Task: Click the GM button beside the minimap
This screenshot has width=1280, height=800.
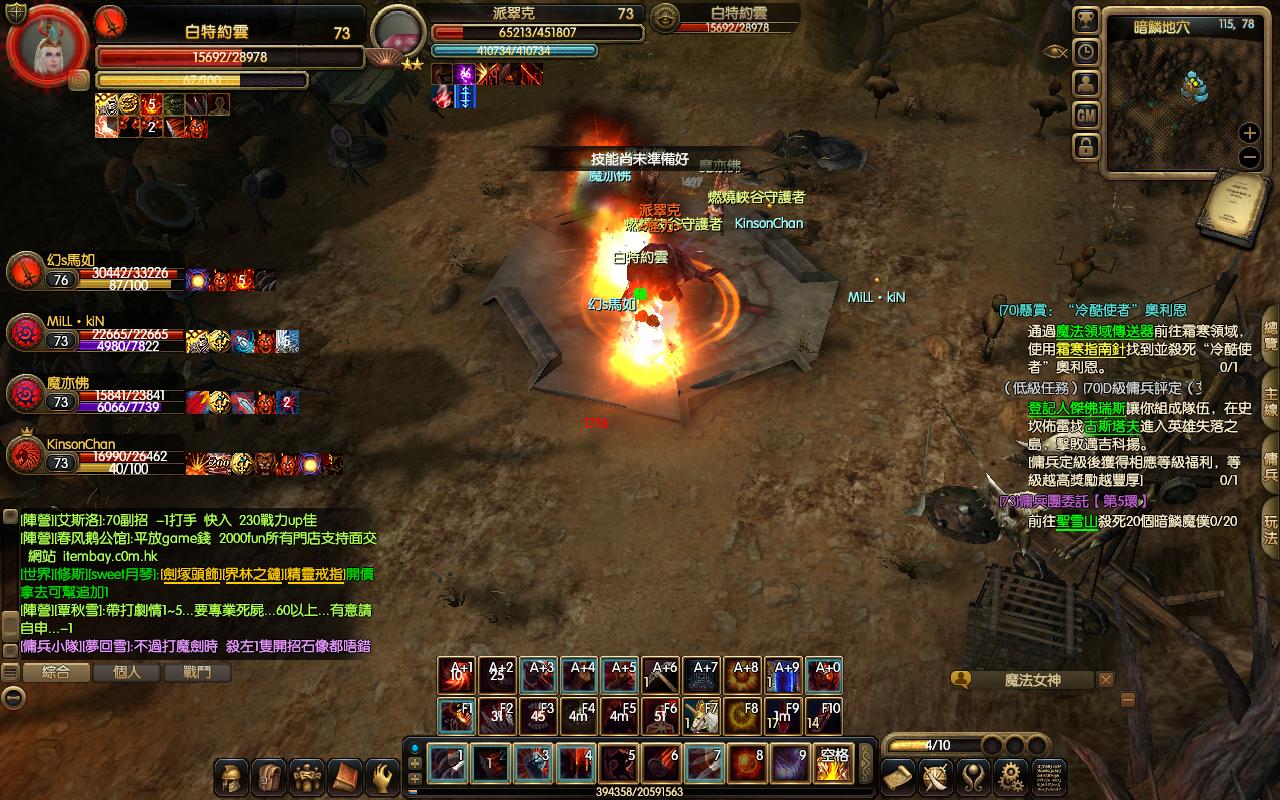Action: point(1086,116)
